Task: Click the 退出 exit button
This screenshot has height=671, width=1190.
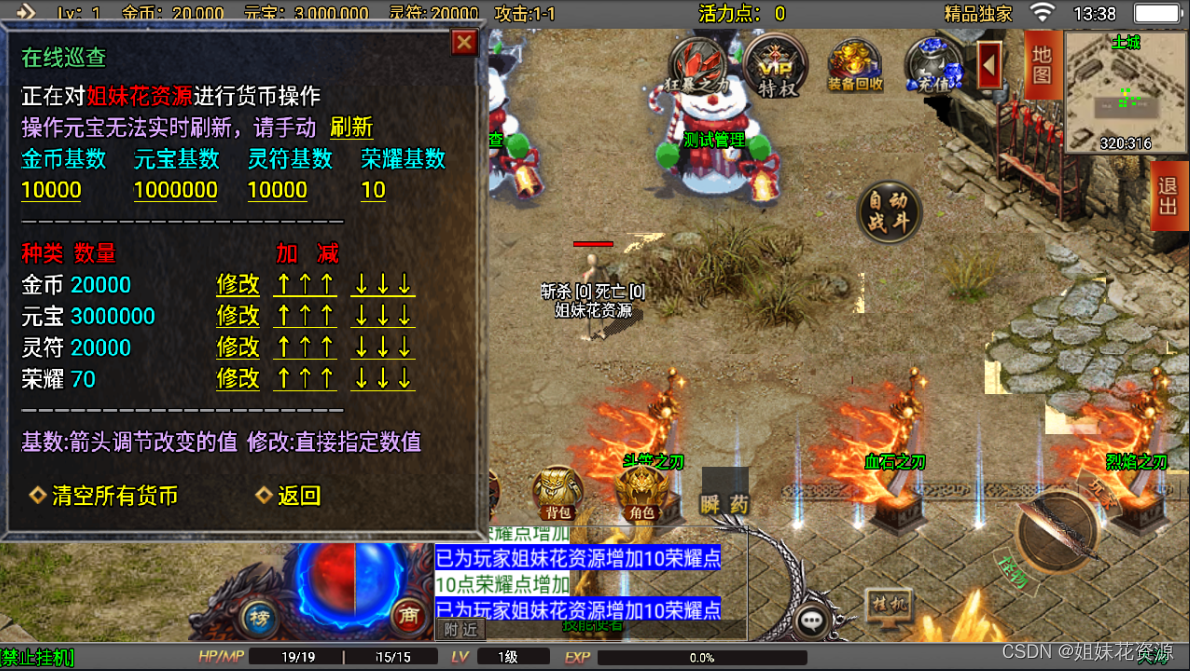Action: pyautogui.click(x=1167, y=195)
